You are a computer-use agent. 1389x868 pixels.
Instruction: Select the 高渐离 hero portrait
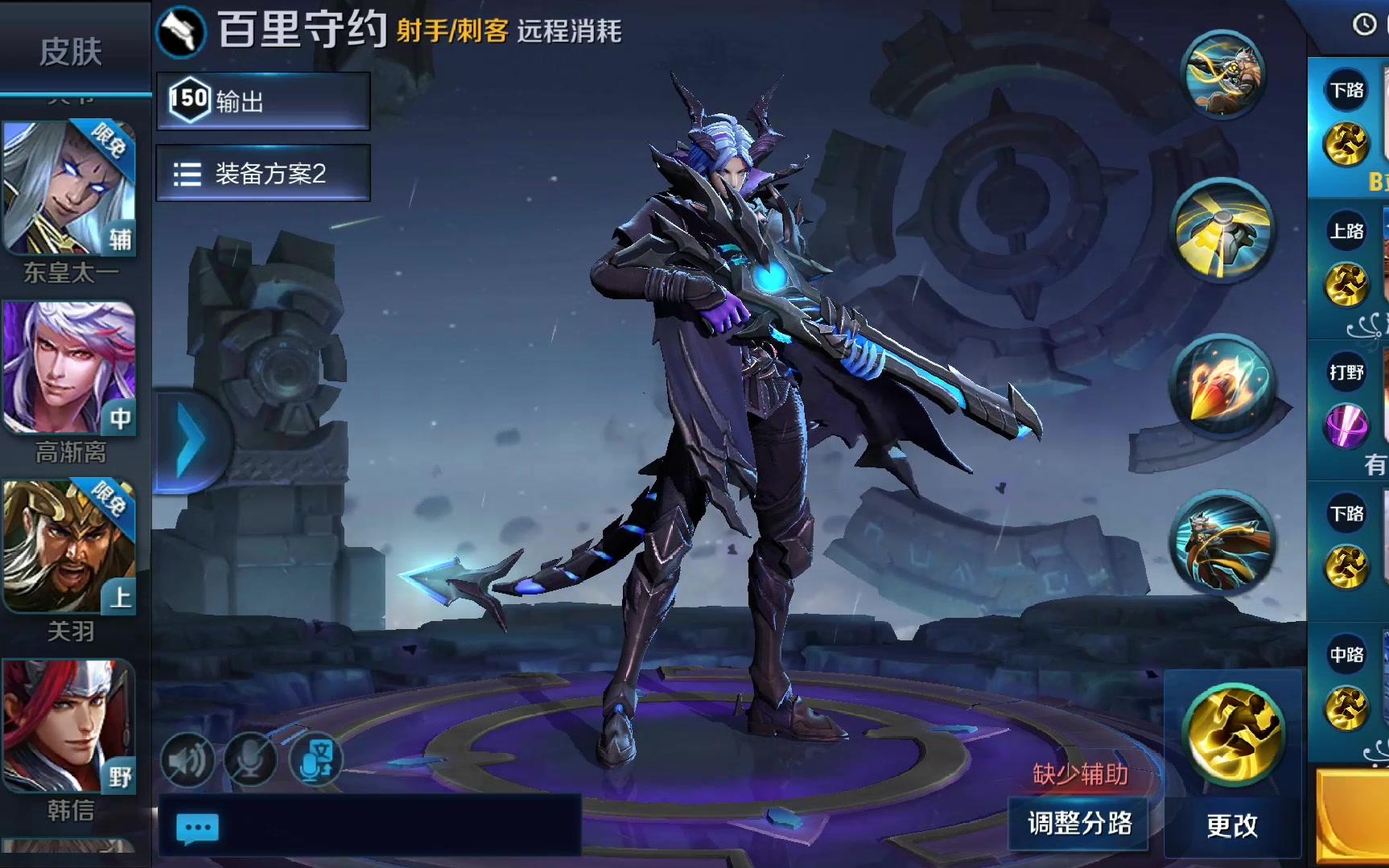70,368
